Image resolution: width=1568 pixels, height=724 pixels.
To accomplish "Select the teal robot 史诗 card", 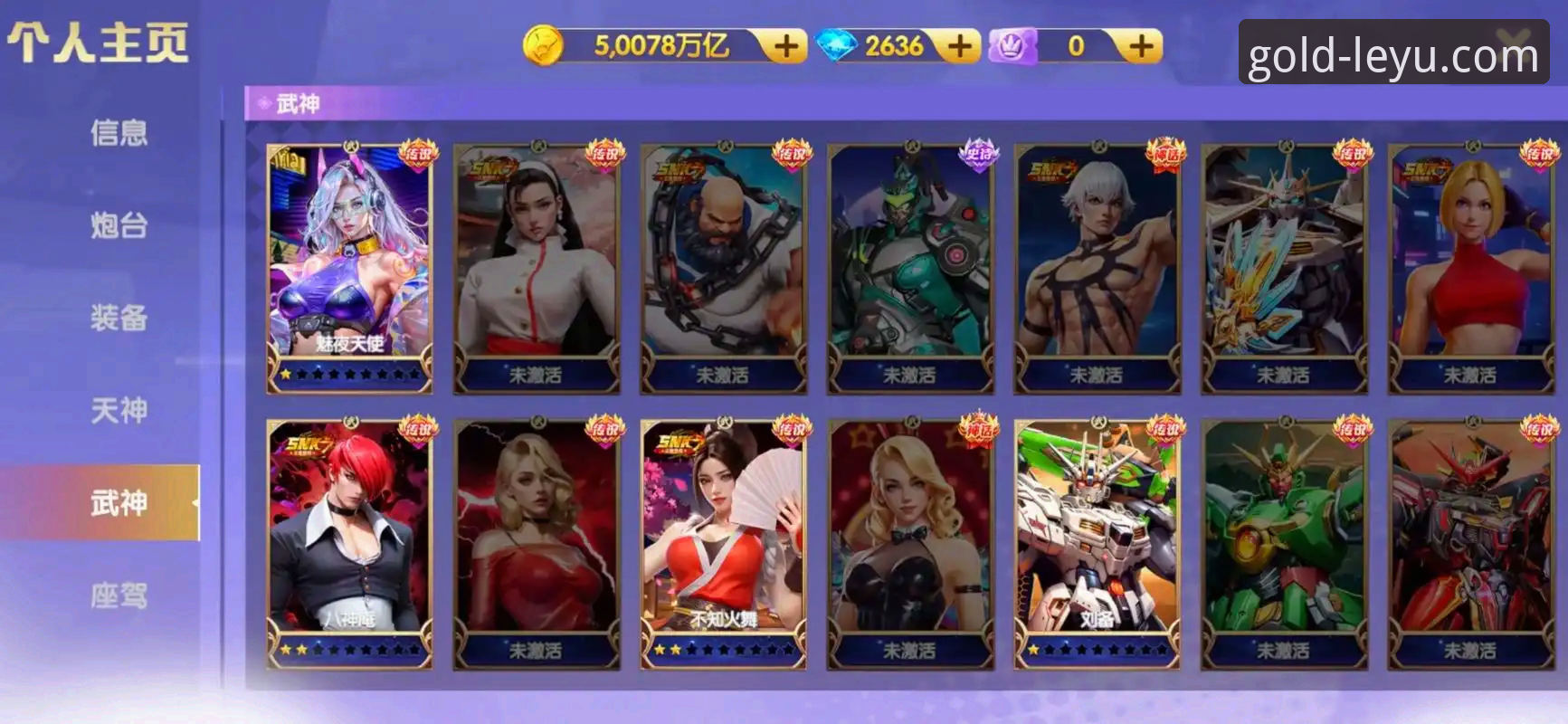I will (x=909, y=267).
